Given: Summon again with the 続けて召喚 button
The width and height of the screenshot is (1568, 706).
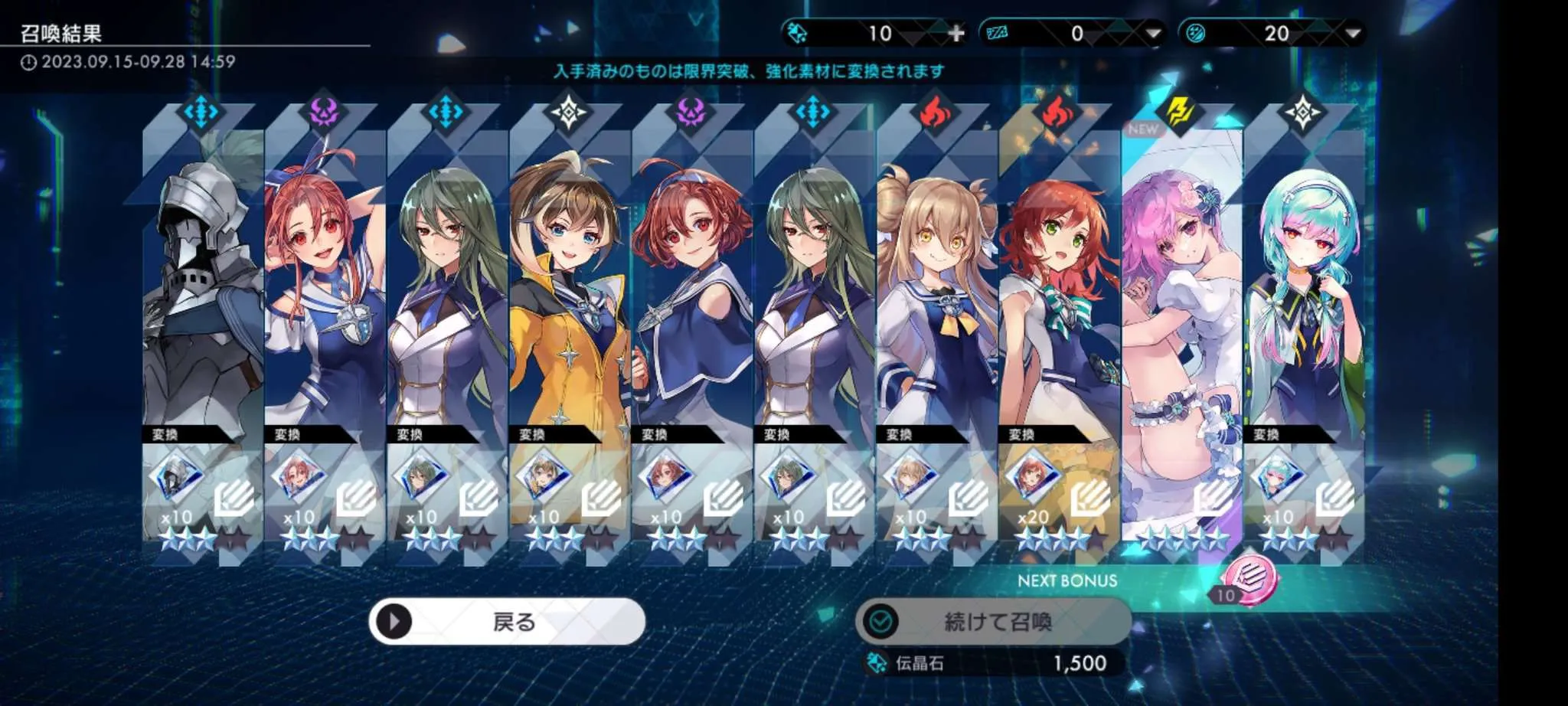Looking at the screenshot, I should 994,621.
